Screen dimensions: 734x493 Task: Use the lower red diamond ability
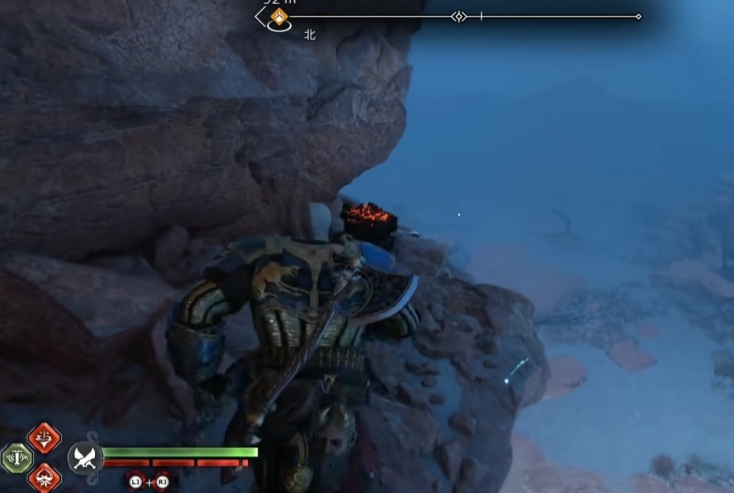click(44, 478)
